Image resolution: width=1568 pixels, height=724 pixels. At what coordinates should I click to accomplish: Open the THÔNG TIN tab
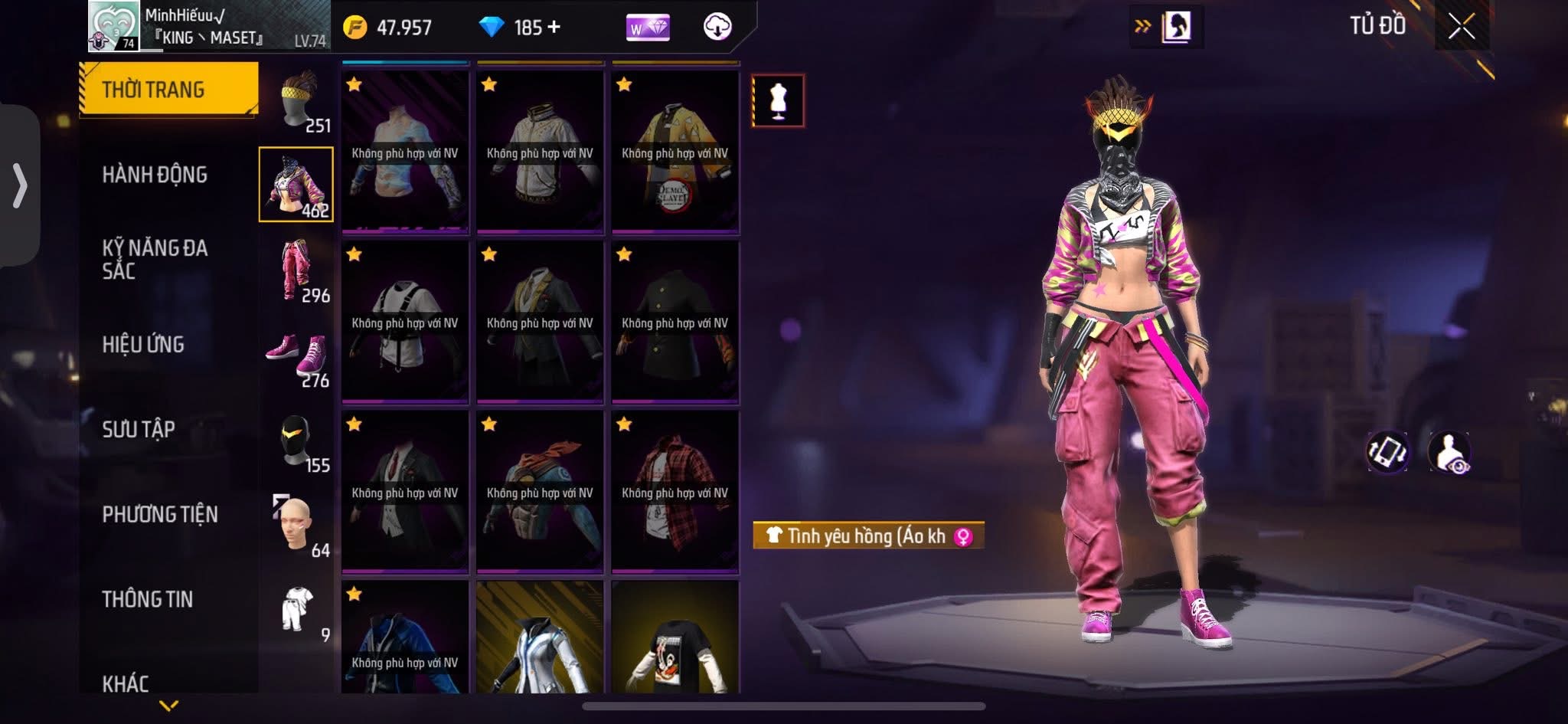[x=148, y=600]
